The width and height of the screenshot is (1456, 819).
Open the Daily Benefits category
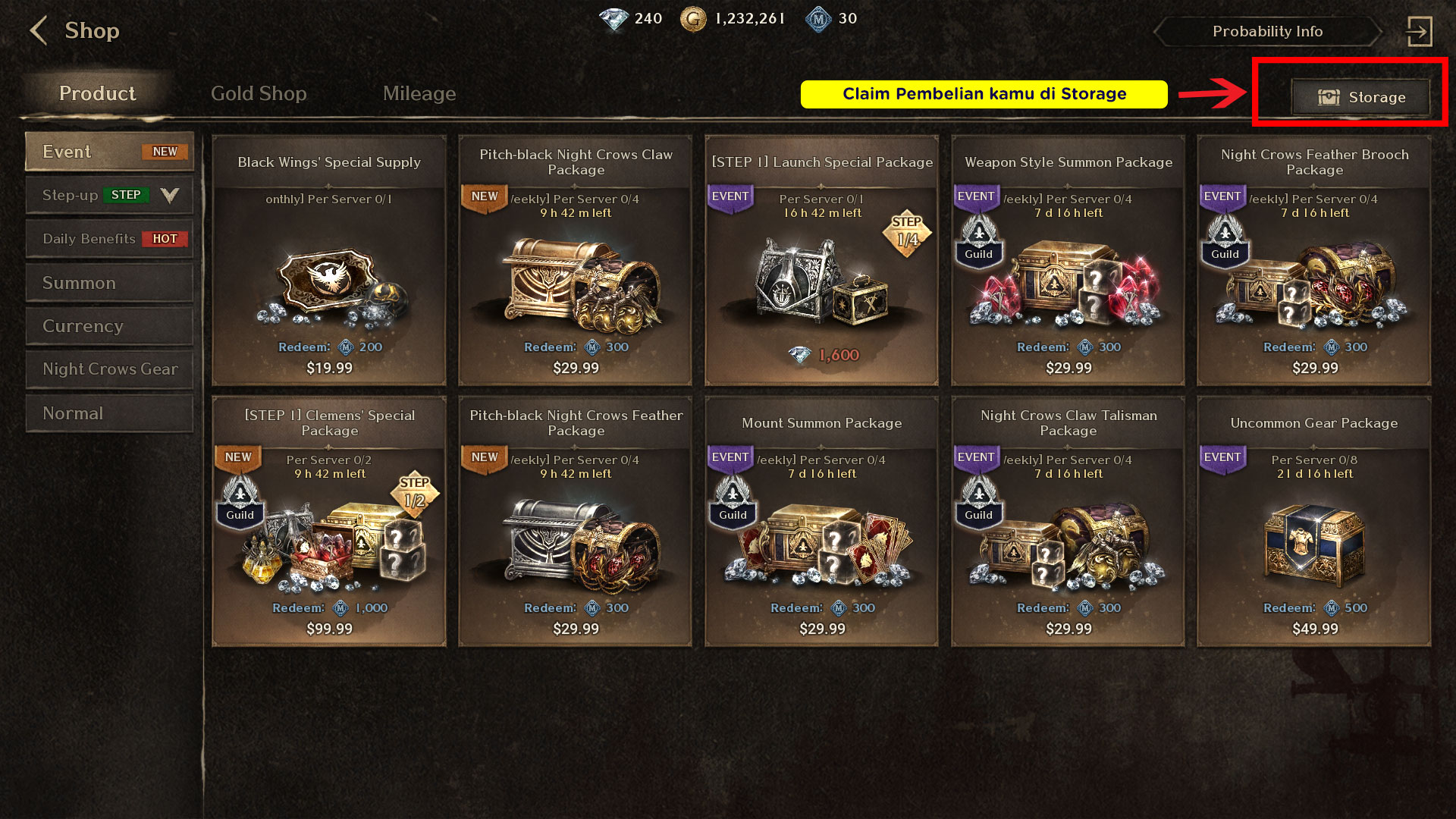click(x=109, y=239)
